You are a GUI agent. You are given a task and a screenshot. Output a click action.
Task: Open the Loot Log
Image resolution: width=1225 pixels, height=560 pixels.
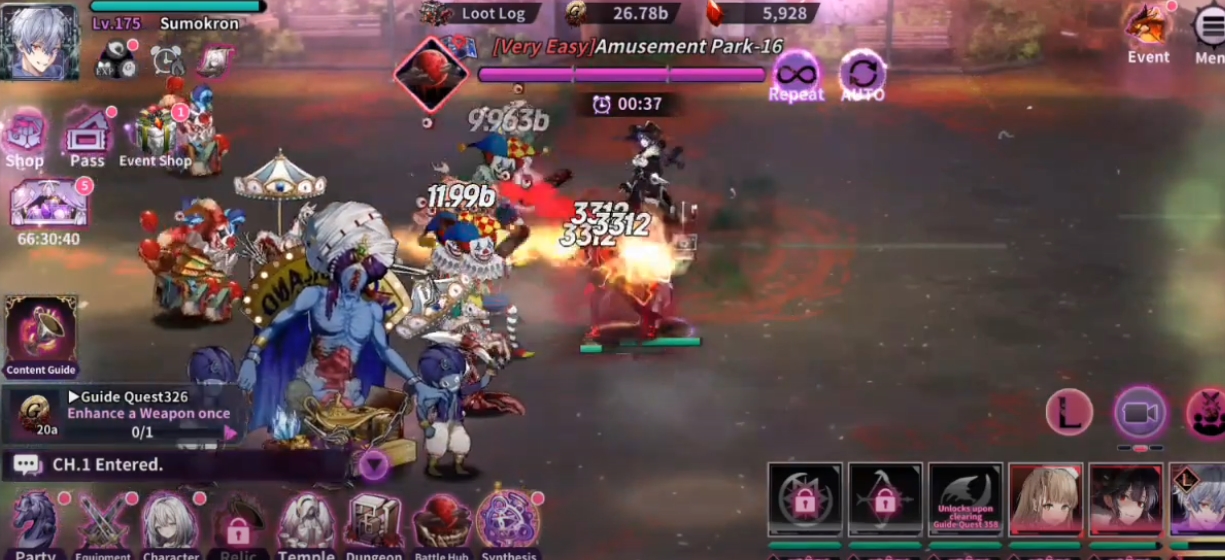[480, 13]
